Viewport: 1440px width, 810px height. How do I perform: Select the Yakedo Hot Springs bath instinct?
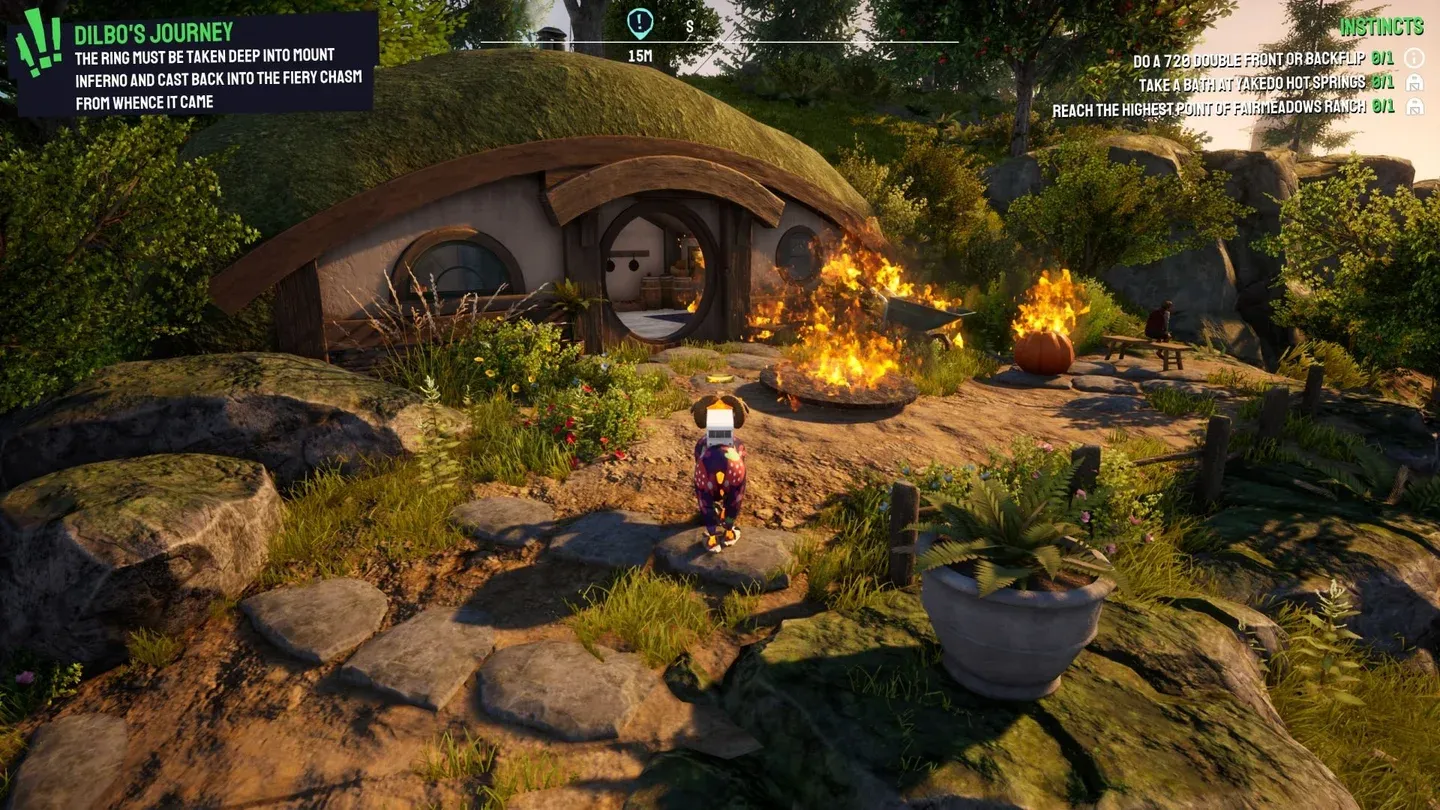click(1252, 83)
